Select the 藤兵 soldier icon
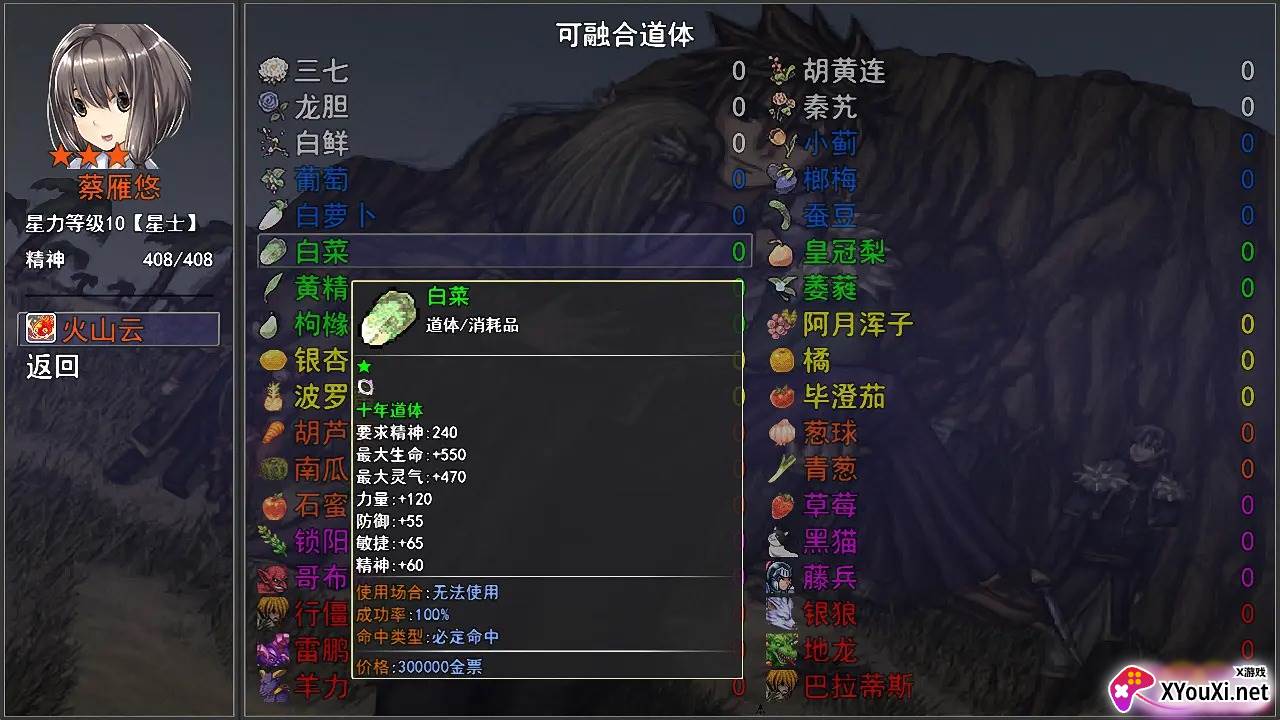 pyautogui.click(x=780, y=576)
